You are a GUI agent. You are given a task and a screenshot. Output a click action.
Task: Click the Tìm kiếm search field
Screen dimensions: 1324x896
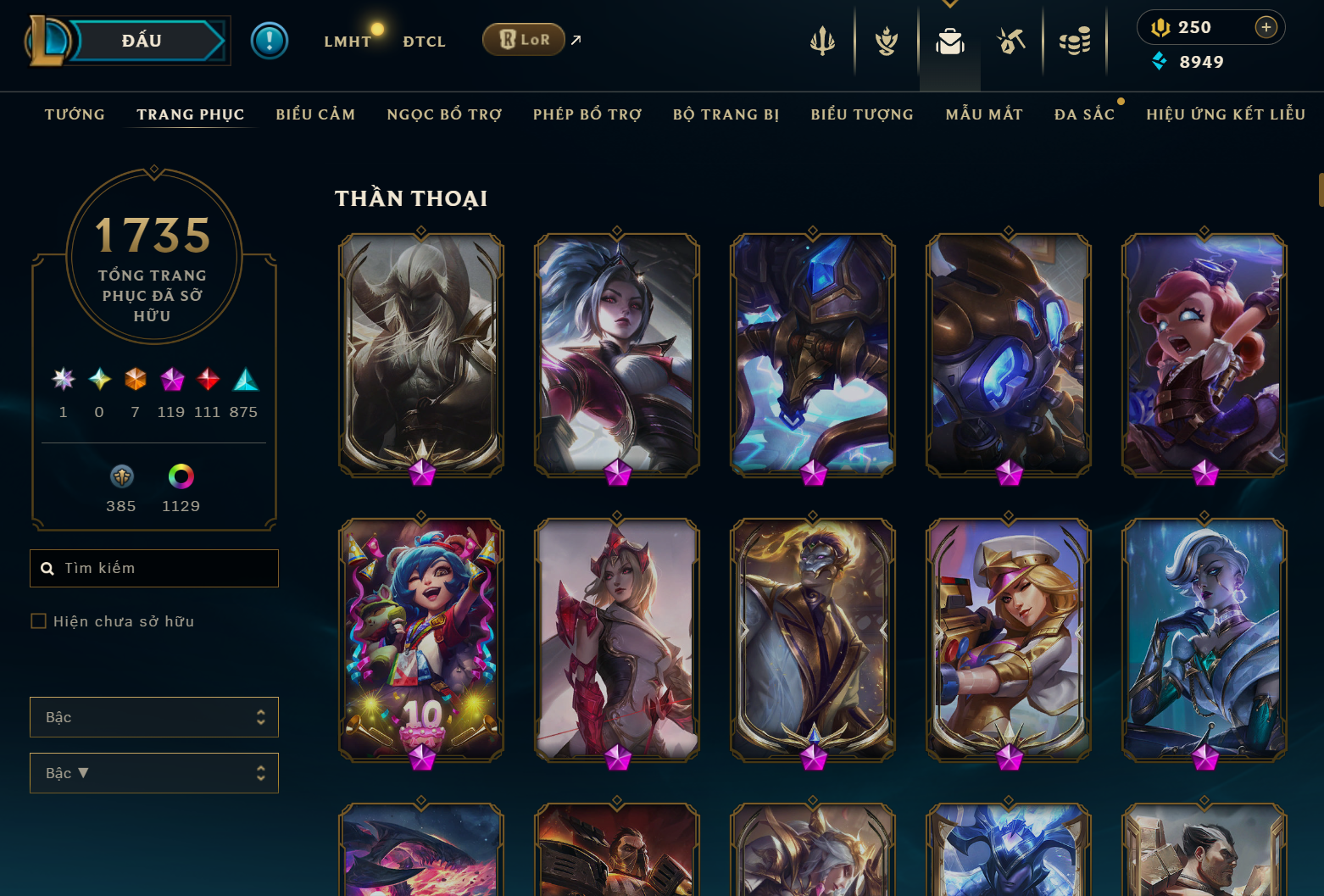coord(154,568)
